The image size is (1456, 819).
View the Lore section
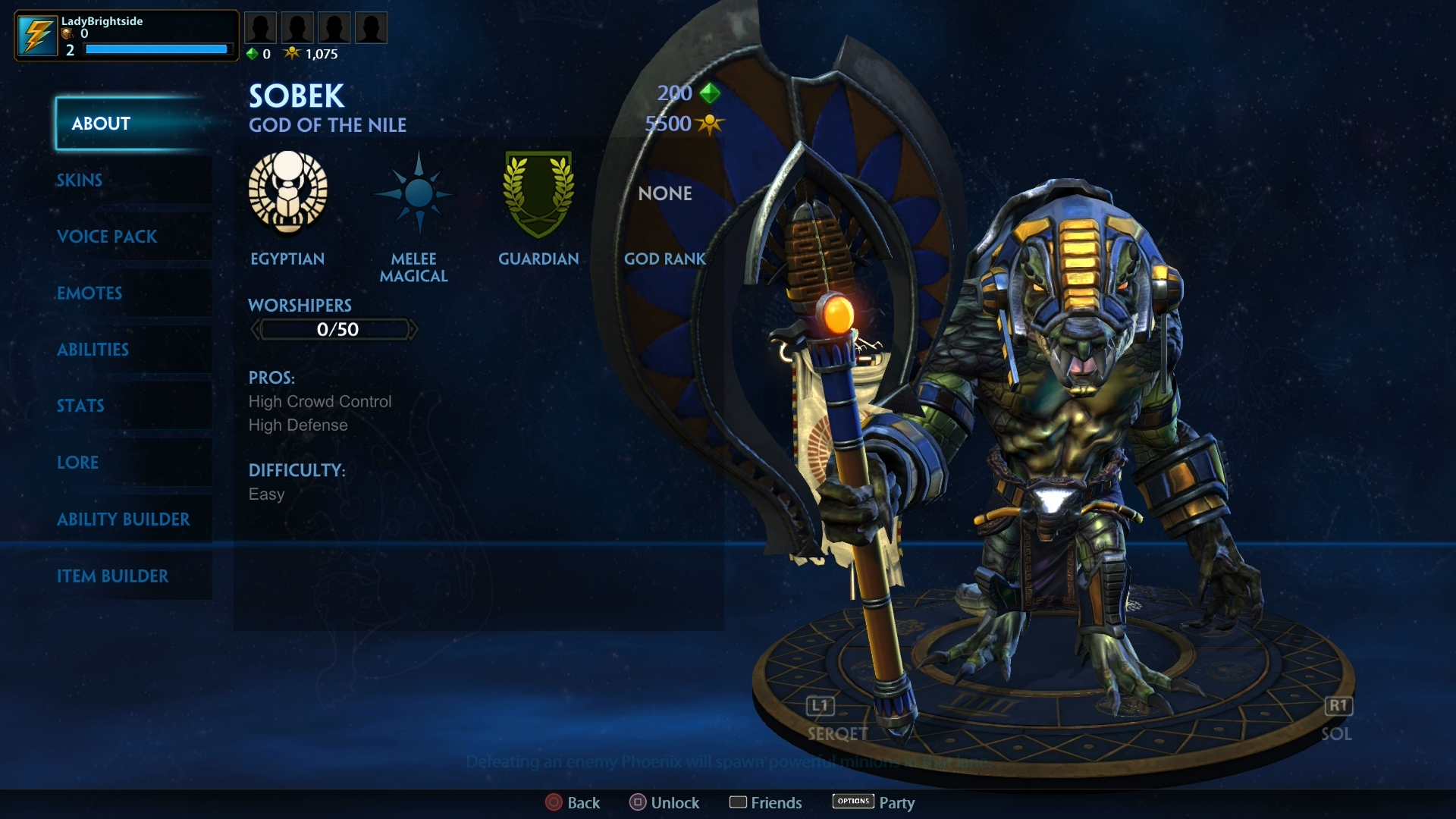[x=77, y=463]
